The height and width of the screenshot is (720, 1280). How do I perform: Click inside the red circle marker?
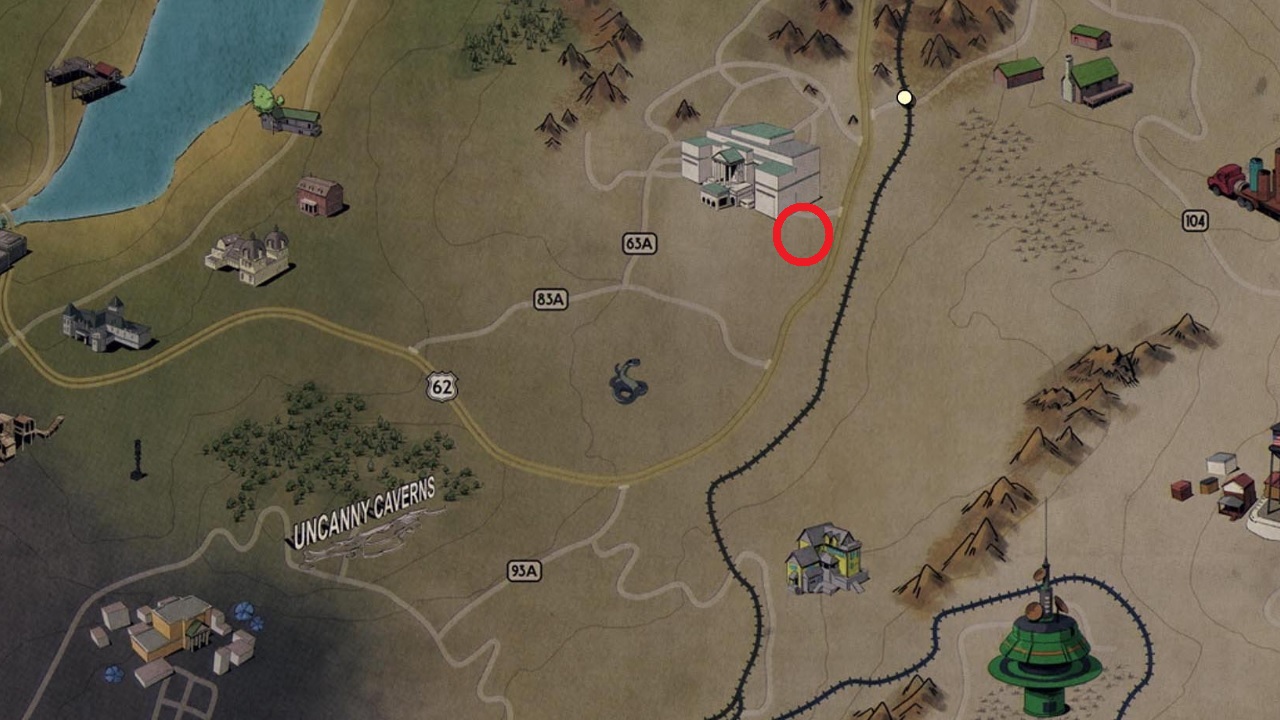[802, 236]
